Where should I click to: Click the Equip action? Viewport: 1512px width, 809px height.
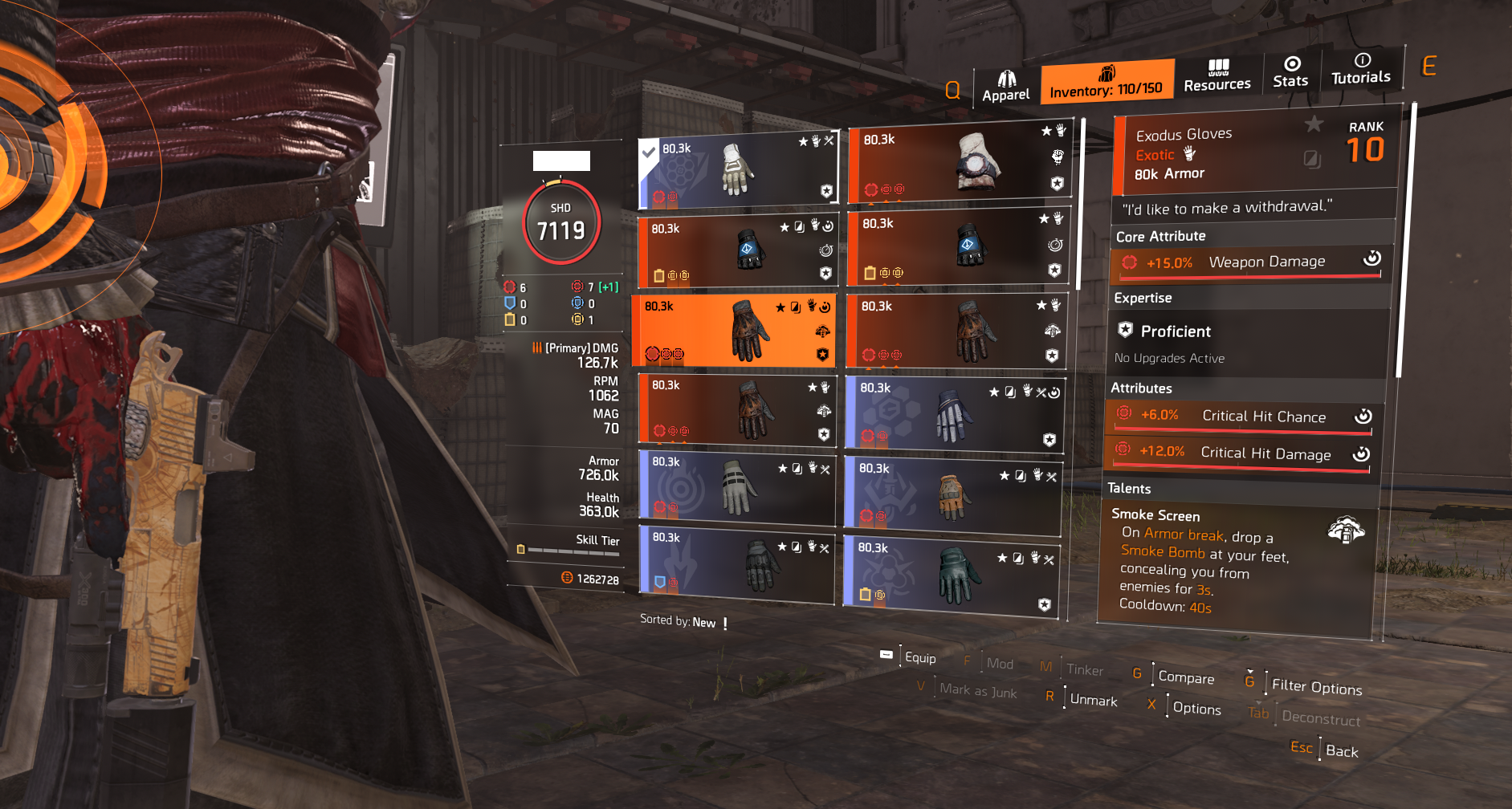(x=919, y=657)
